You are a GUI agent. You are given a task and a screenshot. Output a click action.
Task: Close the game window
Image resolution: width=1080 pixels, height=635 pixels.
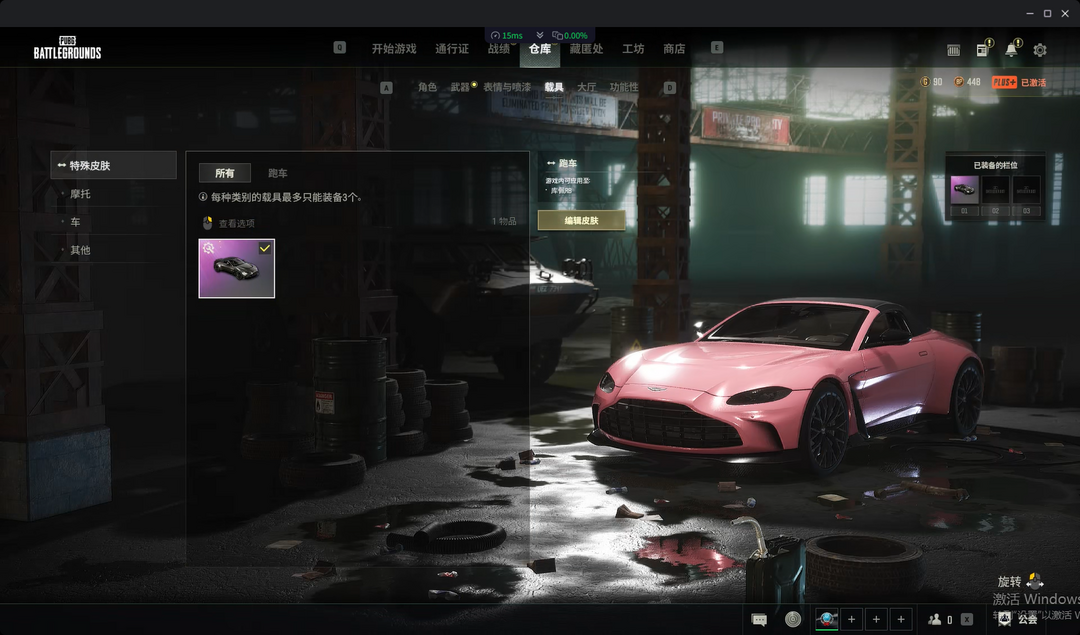click(1066, 13)
